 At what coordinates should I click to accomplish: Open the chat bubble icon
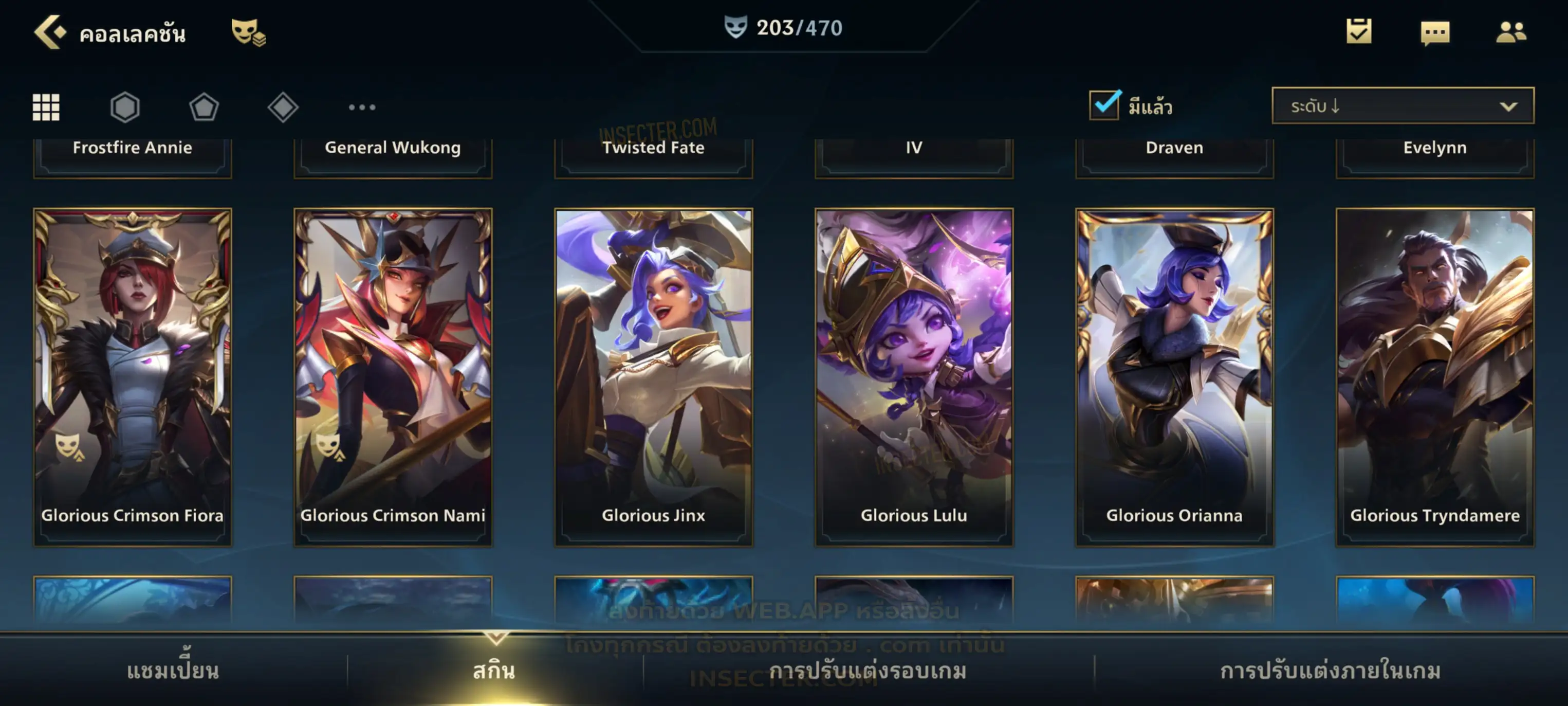point(1435,33)
